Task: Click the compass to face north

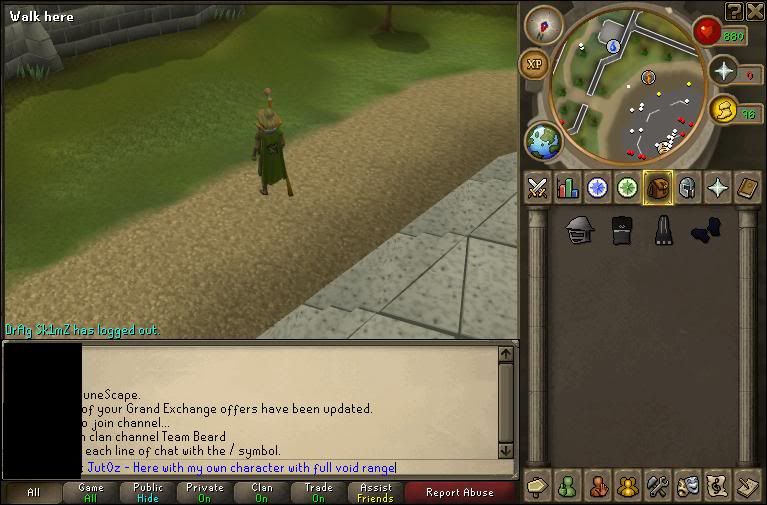Action: tap(543, 25)
